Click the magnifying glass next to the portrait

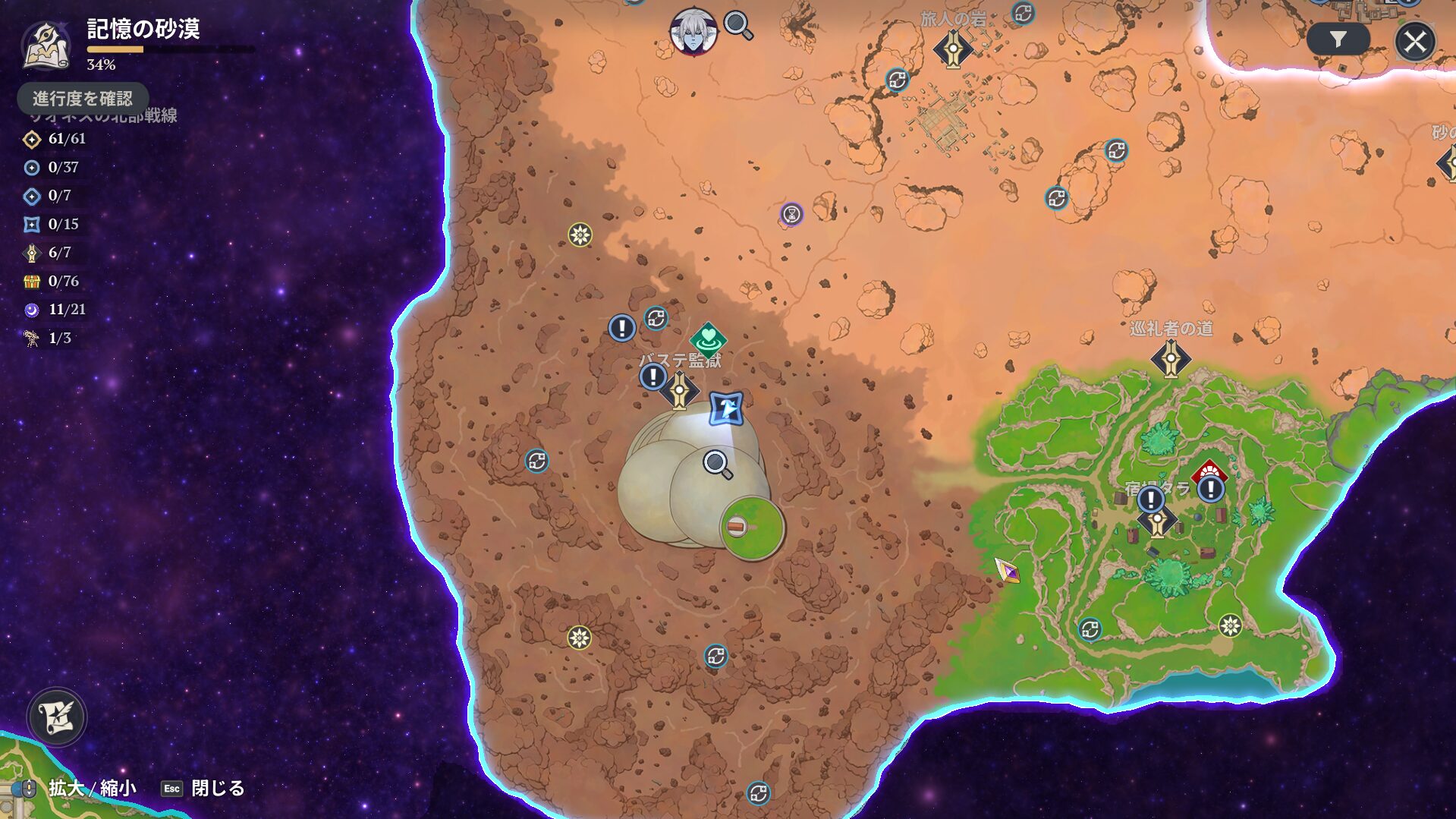coord(737,26)
